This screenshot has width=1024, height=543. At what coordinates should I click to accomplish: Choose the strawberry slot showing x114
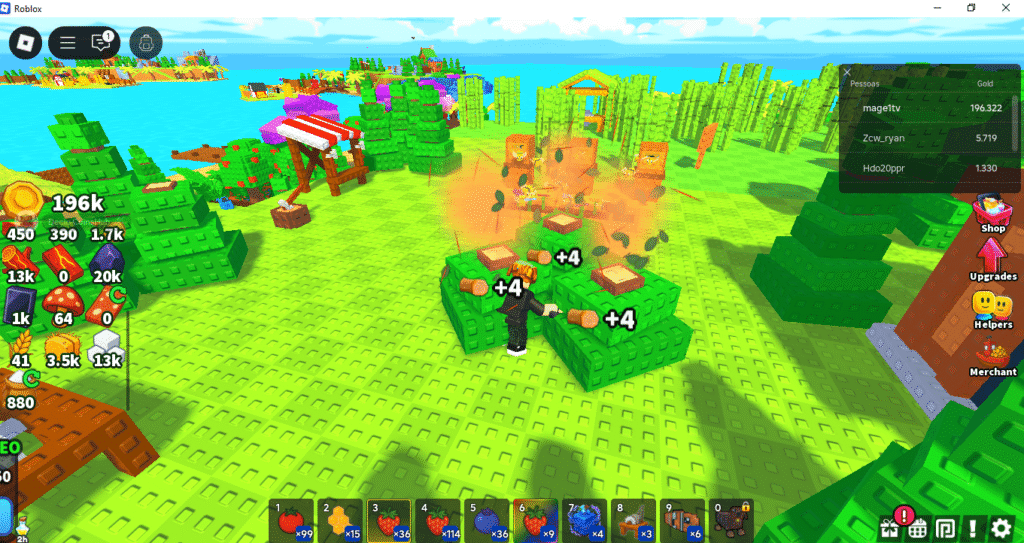click(x=438, y=521)
